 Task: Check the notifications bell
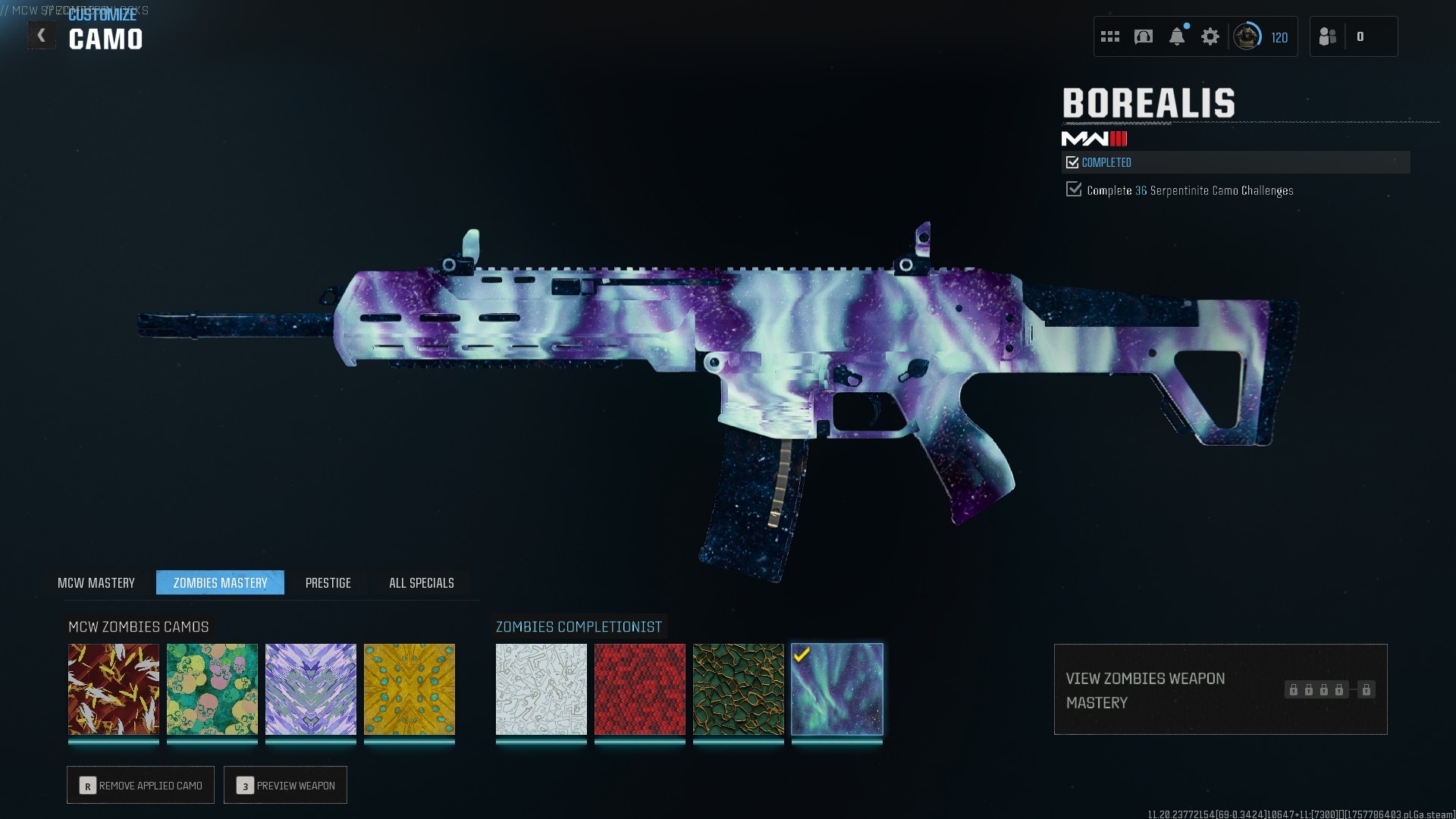point(1177,36)
